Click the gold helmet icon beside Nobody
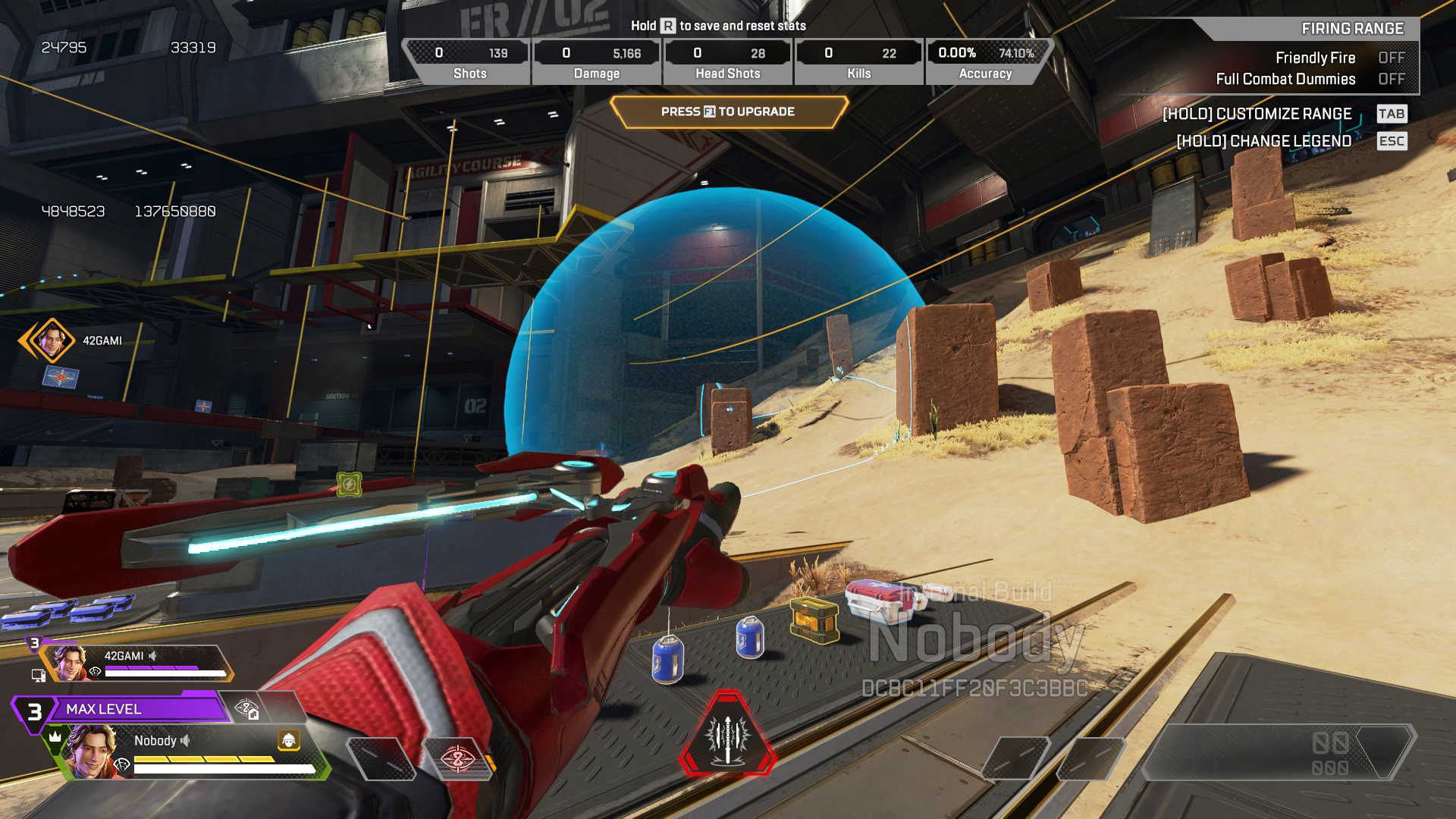This screenshot has width=1456, height=819. tap(289, 740)
